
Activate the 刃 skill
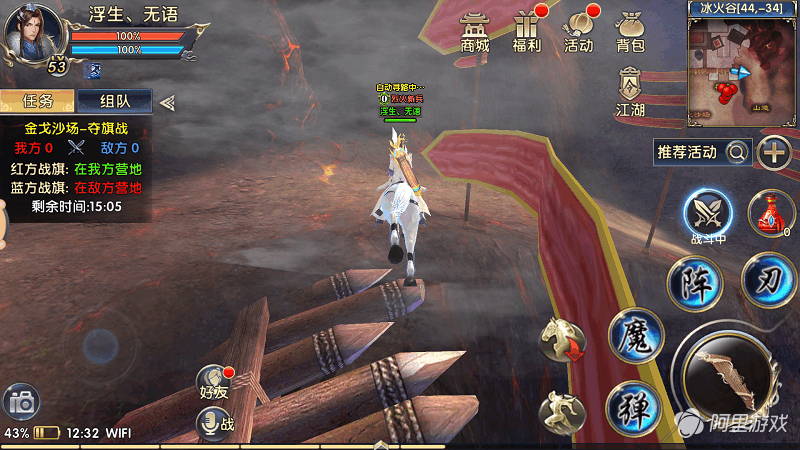(769, 279)
